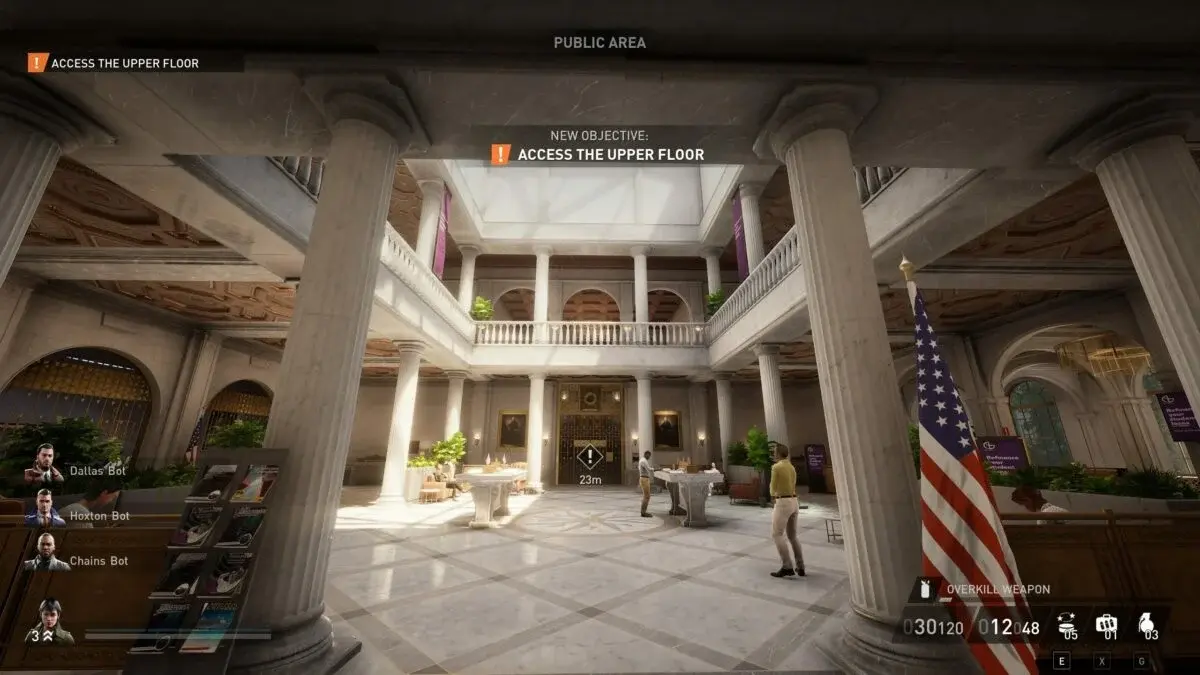Choose the Hoxton Bot teammate portrait

click(44, 509)
